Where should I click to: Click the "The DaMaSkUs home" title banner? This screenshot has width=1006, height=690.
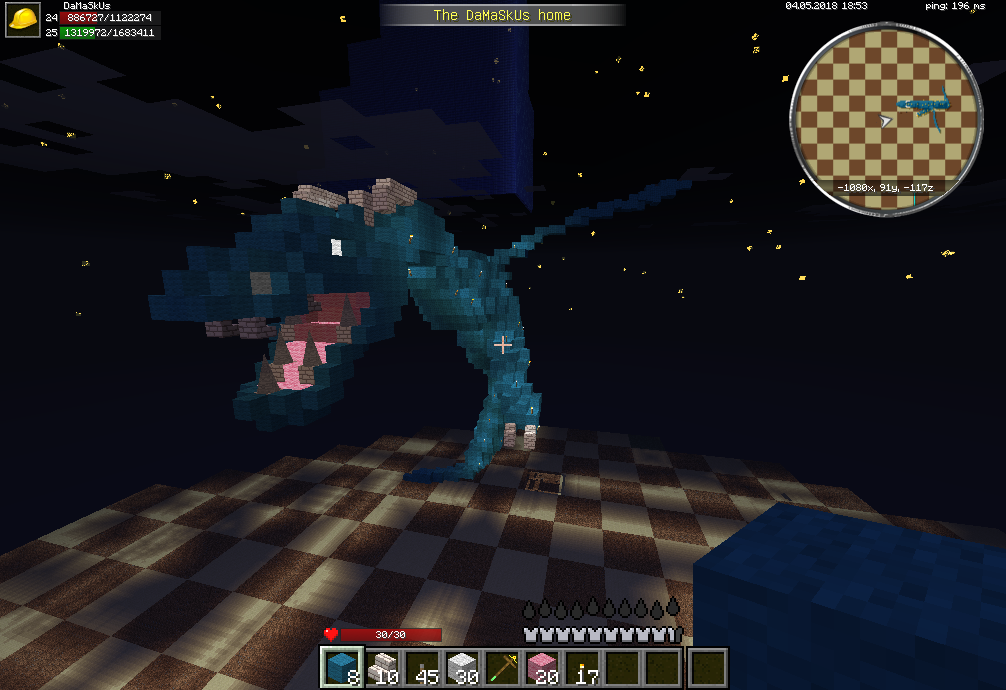(502, 15)
